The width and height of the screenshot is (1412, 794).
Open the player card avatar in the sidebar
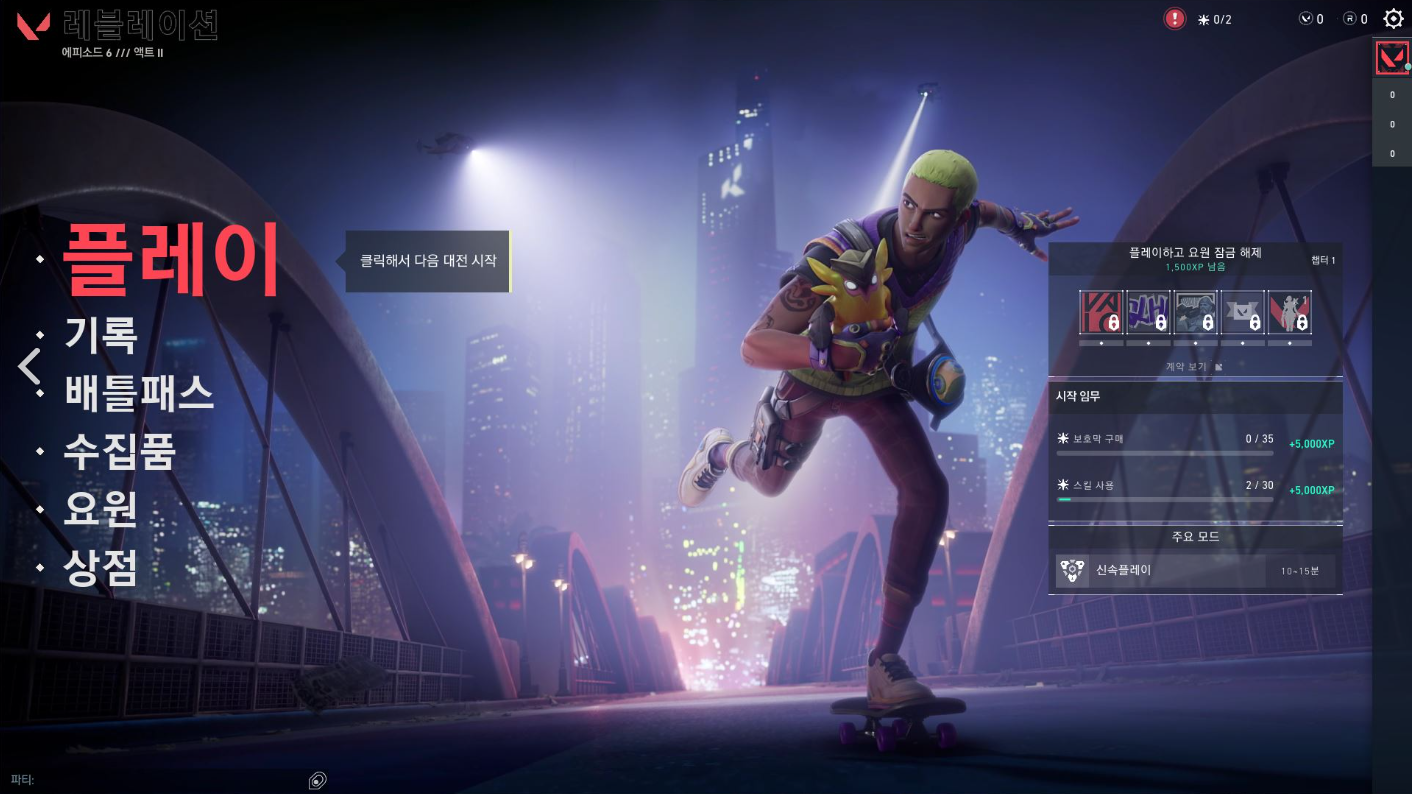(x=1391, y=57)
